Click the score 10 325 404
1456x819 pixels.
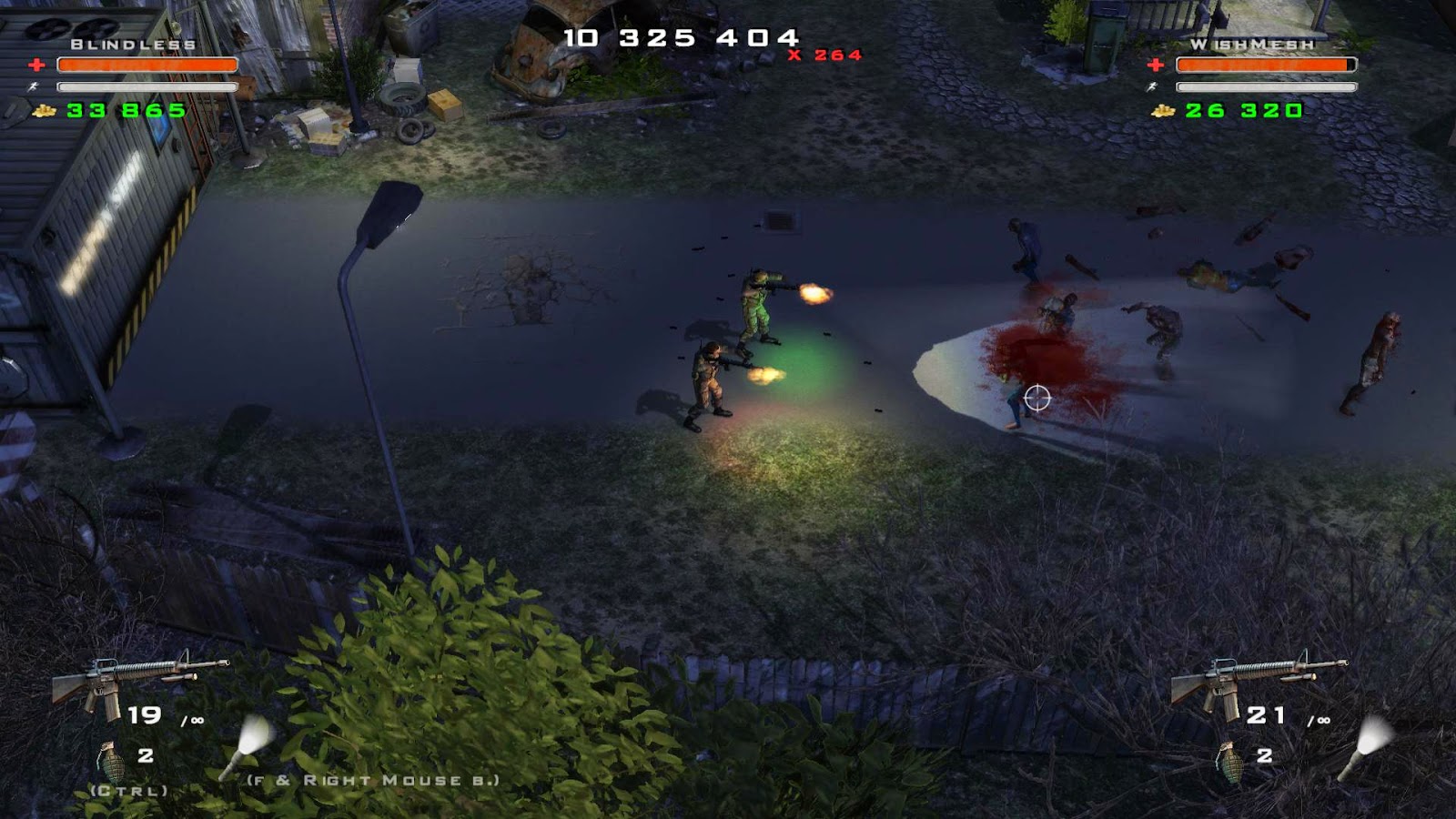click(681, 36)
